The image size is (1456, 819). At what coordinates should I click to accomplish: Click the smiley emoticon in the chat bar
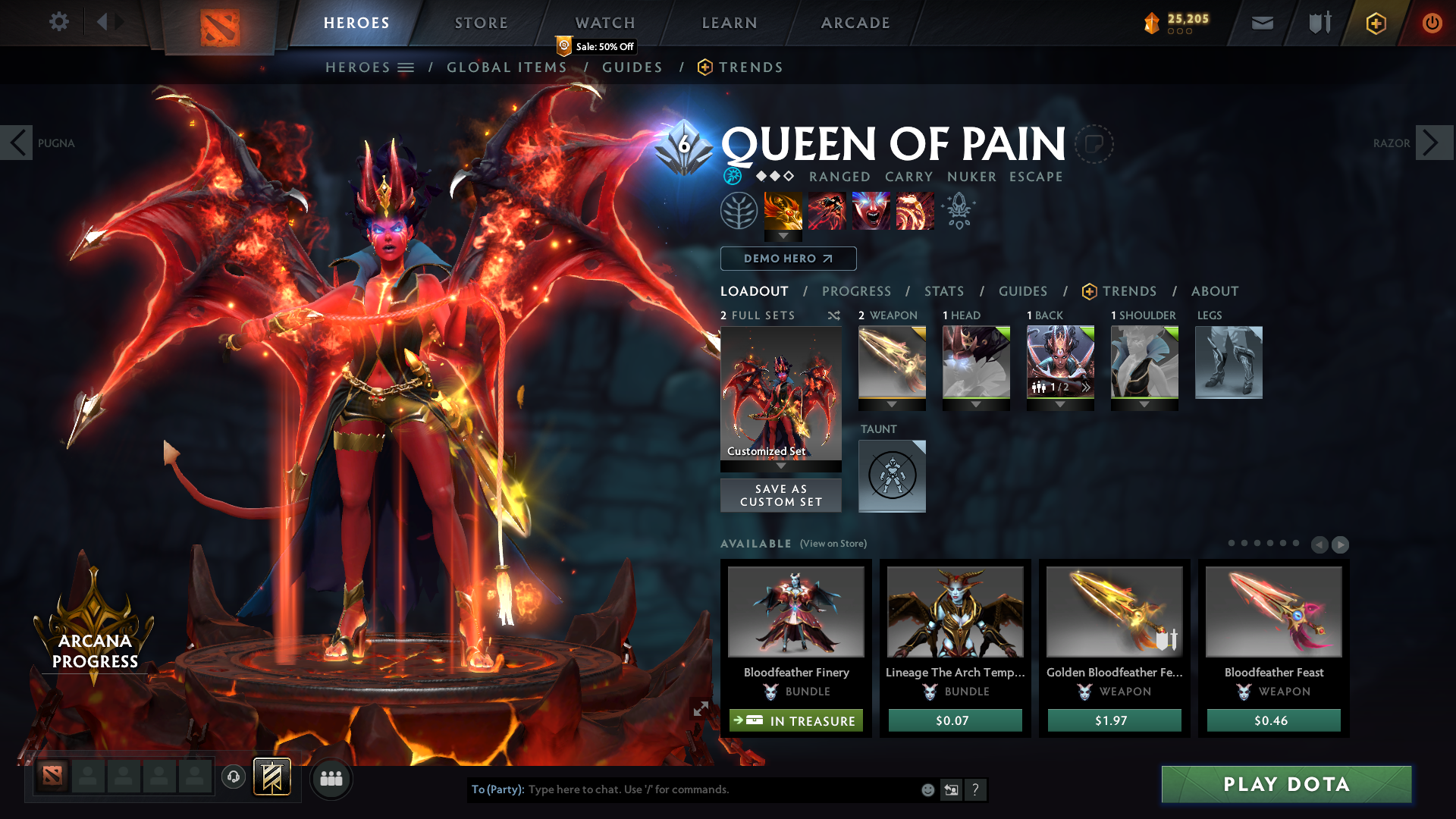(x=927, y=789)
